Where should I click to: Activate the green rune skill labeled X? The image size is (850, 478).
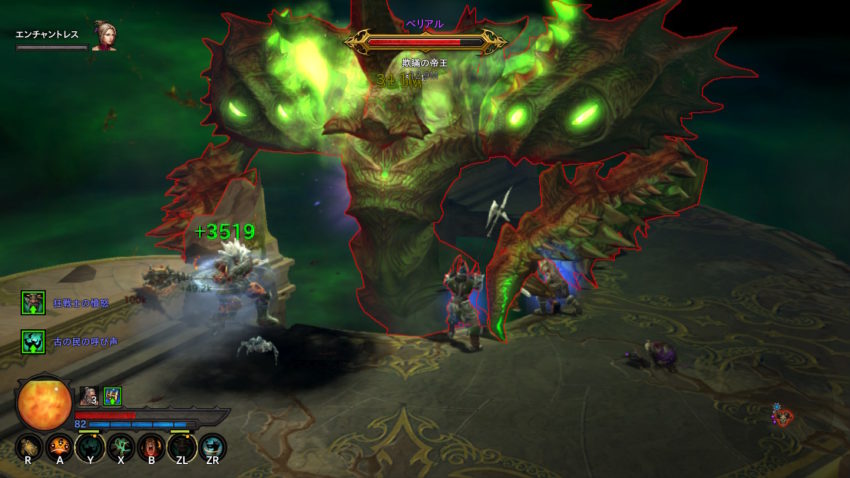(120, 446)
